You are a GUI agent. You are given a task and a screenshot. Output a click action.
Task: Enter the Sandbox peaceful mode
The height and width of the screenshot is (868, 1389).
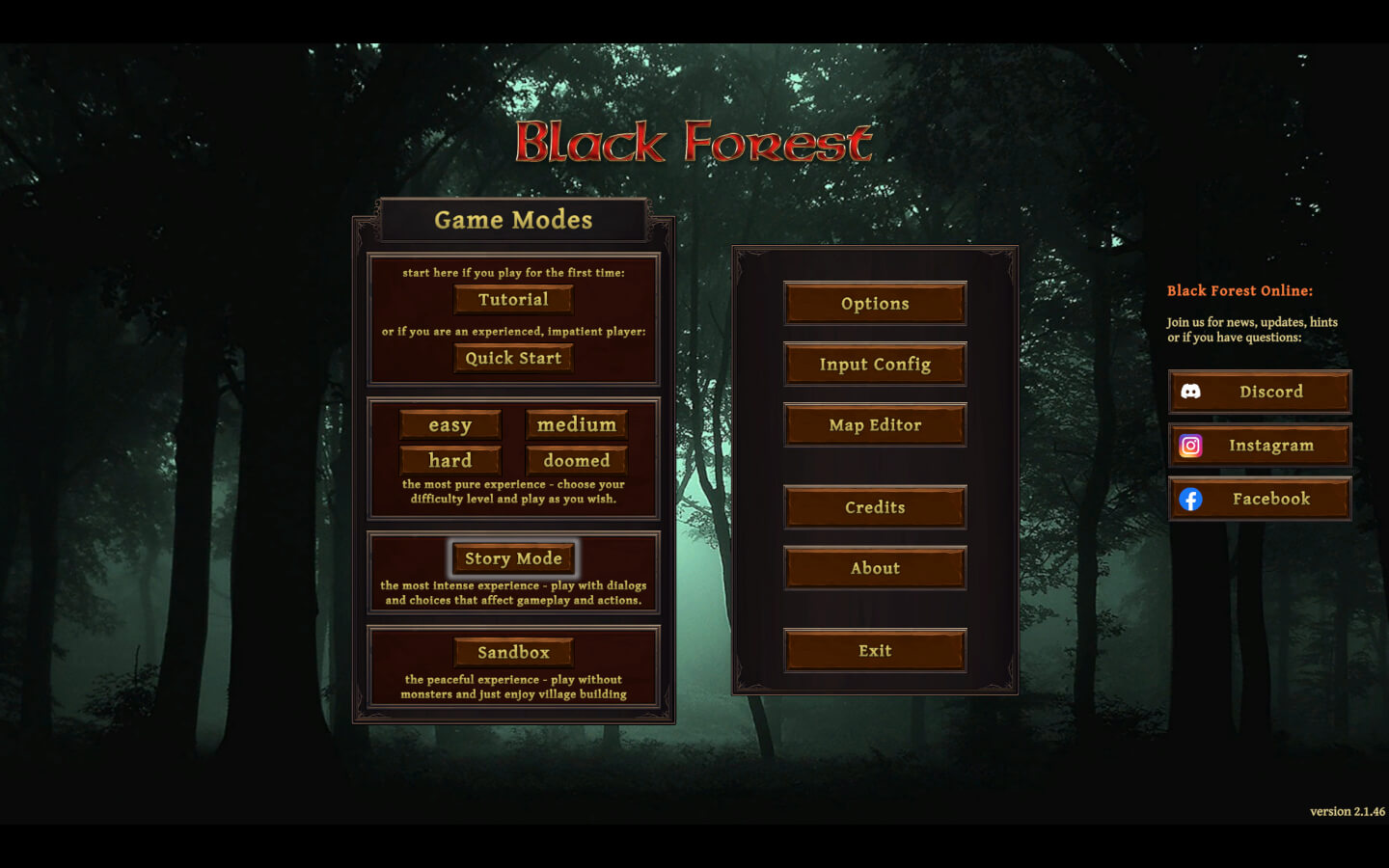point(512,652)
